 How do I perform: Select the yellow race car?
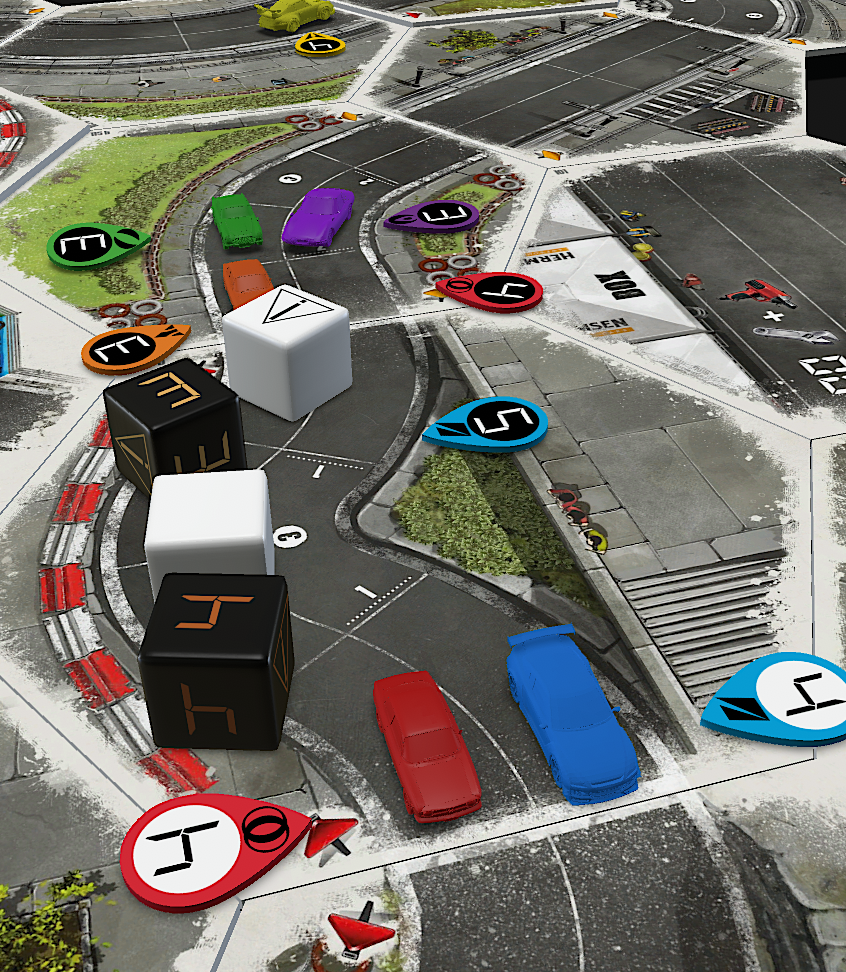pyautogui.click(x=294, y=13)
